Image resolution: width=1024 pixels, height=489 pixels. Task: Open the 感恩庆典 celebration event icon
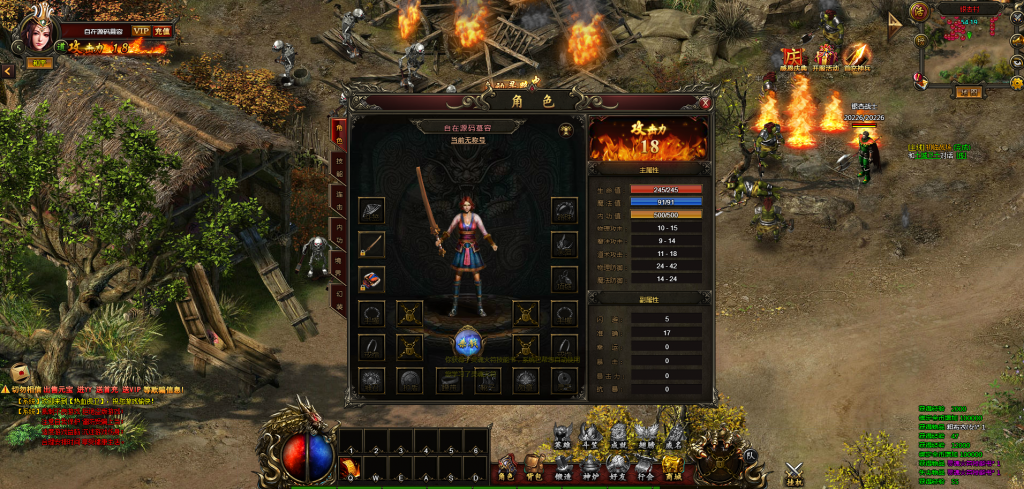click(792, 58)
